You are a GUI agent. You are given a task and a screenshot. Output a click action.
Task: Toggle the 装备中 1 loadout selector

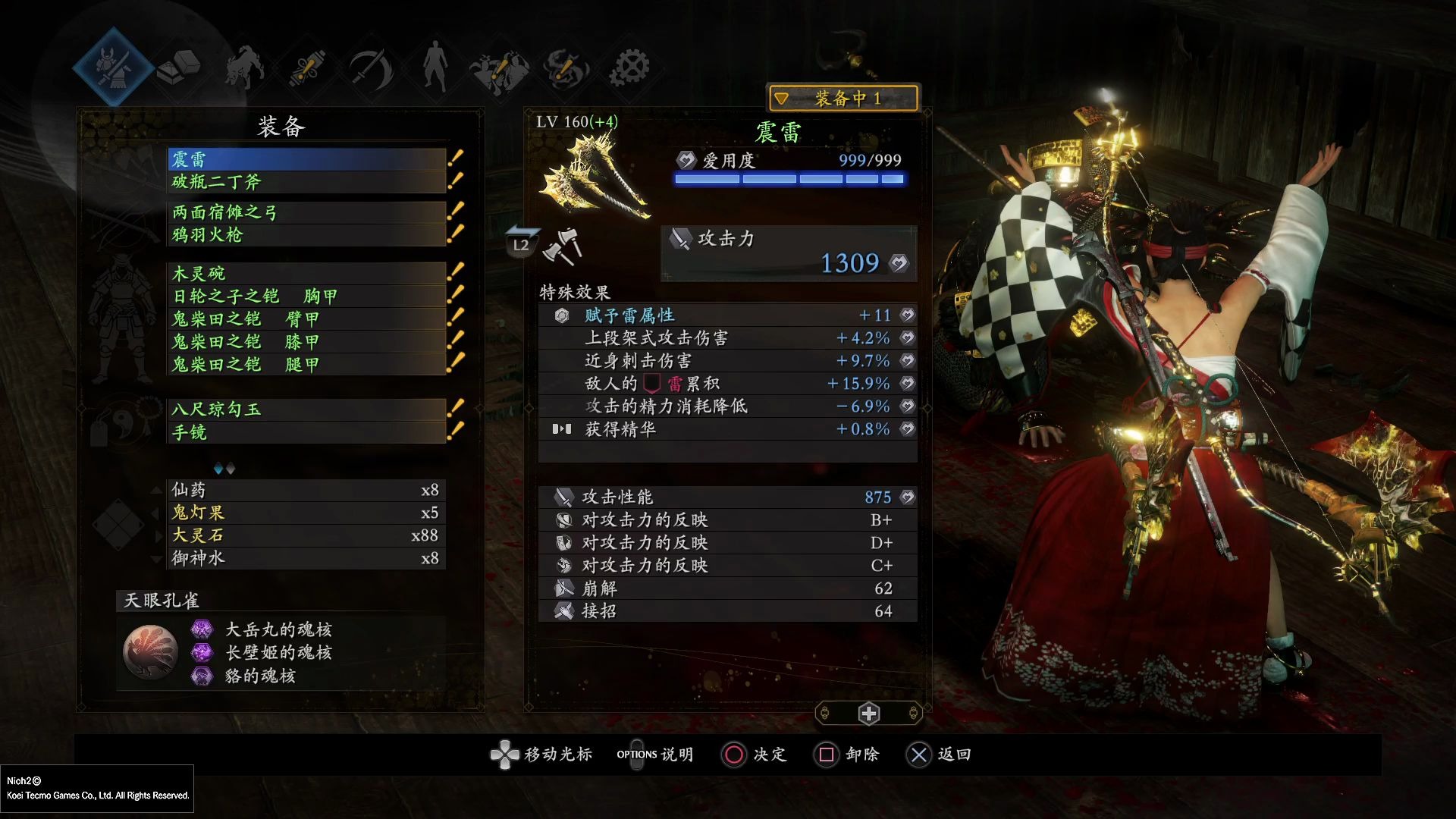pyautogui.click(x=843, y=99)
